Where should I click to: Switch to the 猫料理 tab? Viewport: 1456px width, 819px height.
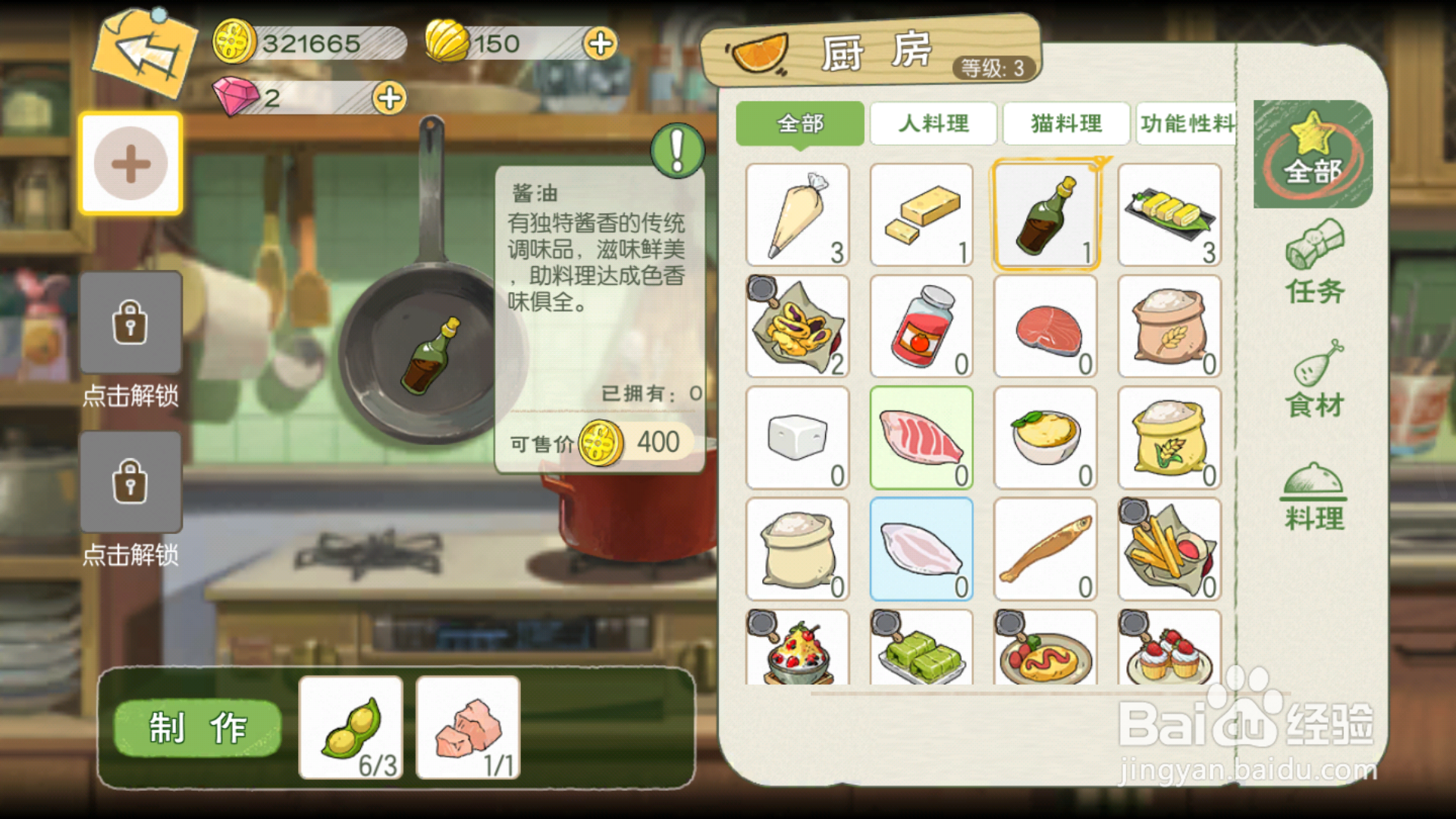[1066, 124]
